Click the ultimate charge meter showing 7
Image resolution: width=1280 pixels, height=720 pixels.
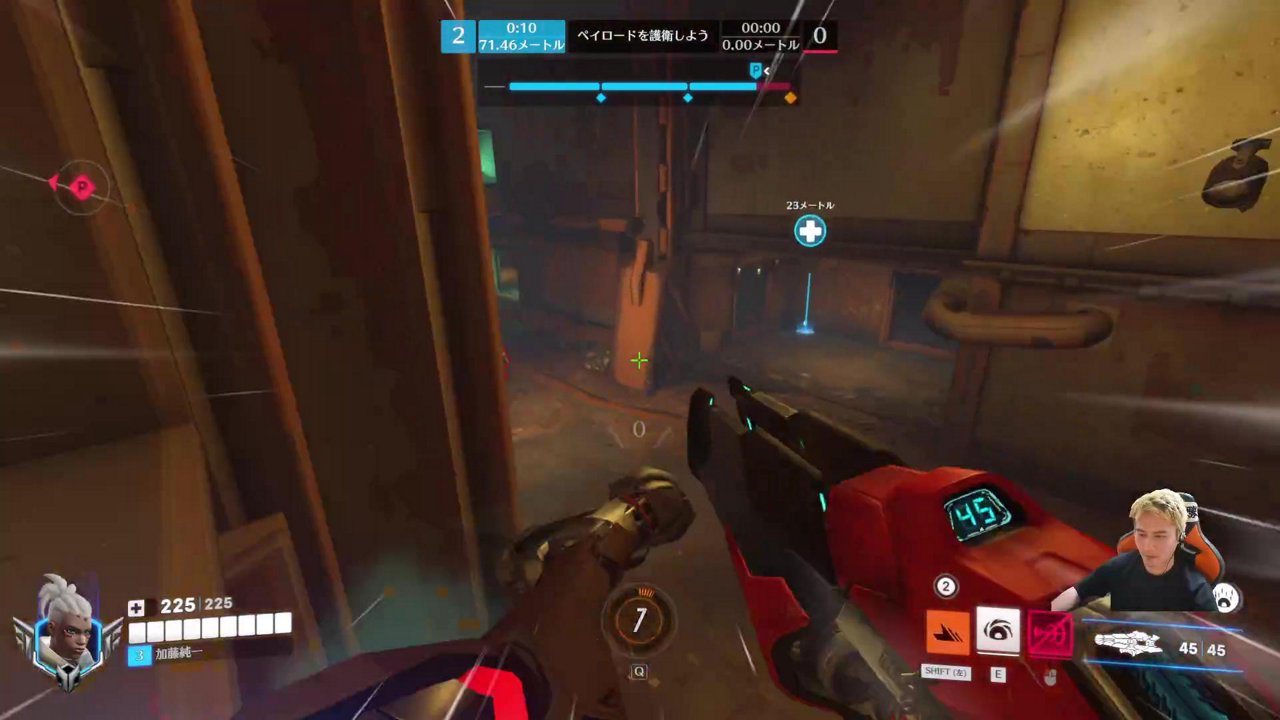click(x=639, y=621)
